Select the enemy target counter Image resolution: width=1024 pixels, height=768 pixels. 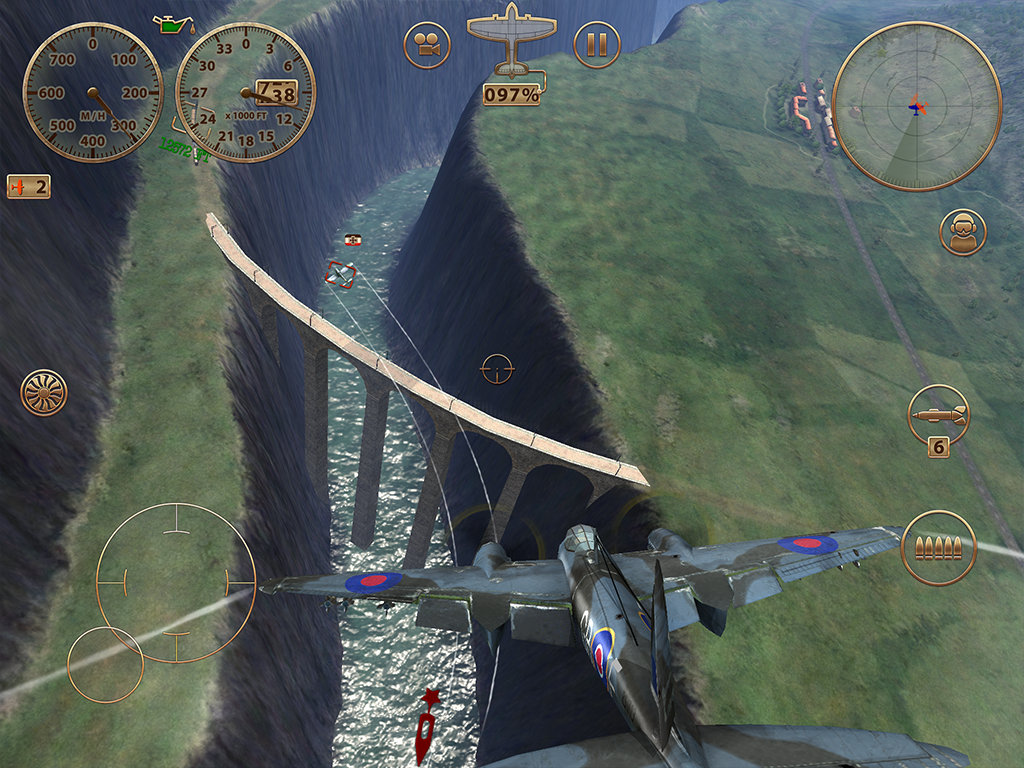[x=28, y=186]
